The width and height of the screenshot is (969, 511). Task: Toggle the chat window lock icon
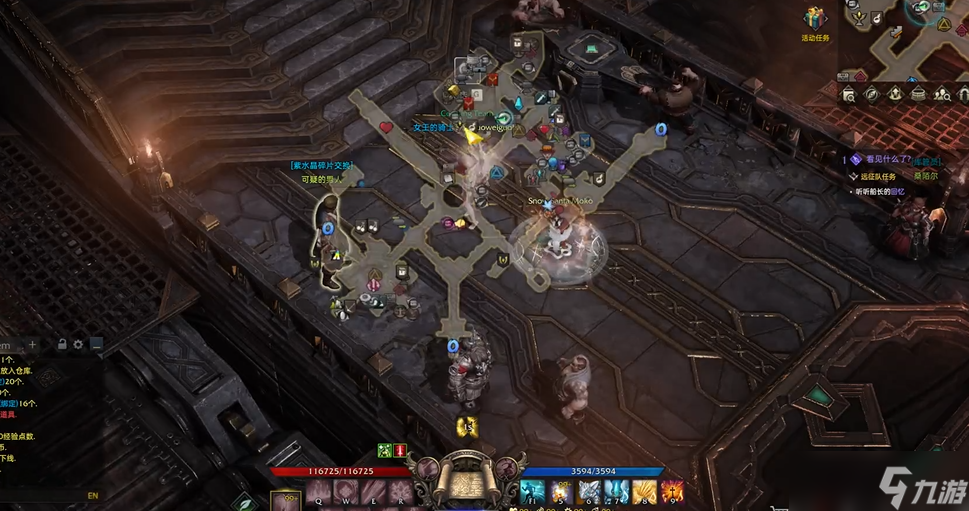pos(62,345)
